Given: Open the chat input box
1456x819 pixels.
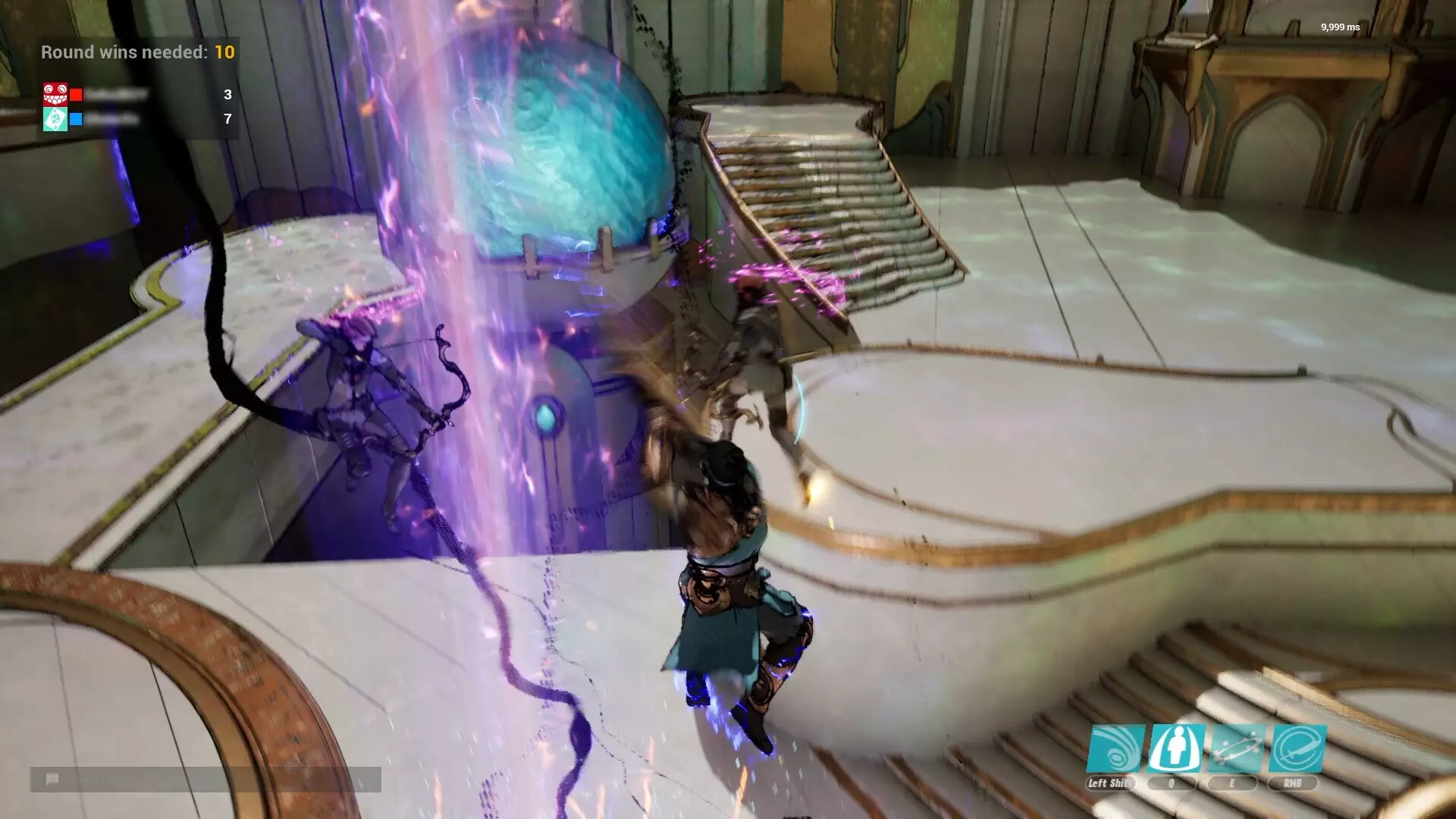Looking at the screenshot, I should [206, 780].
